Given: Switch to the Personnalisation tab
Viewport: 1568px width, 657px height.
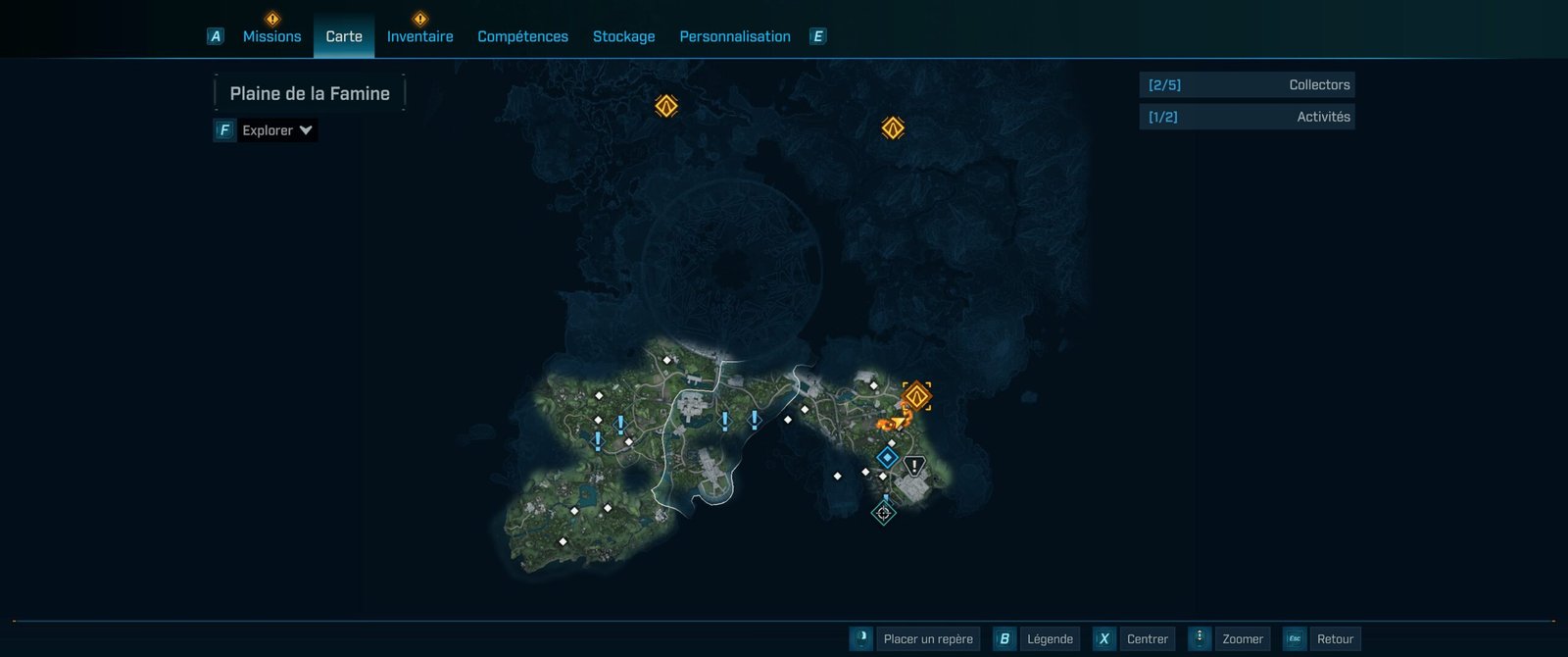Looking at the screenshot, I should coord(735,36).
